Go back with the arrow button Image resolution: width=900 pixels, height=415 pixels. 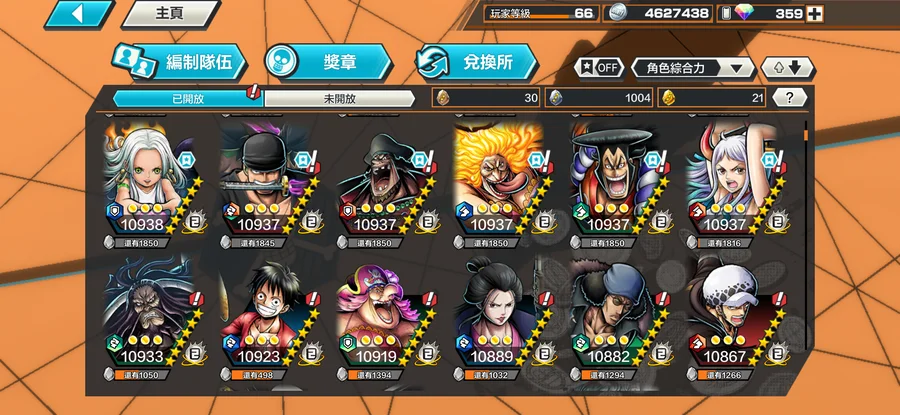click(78, 13)
